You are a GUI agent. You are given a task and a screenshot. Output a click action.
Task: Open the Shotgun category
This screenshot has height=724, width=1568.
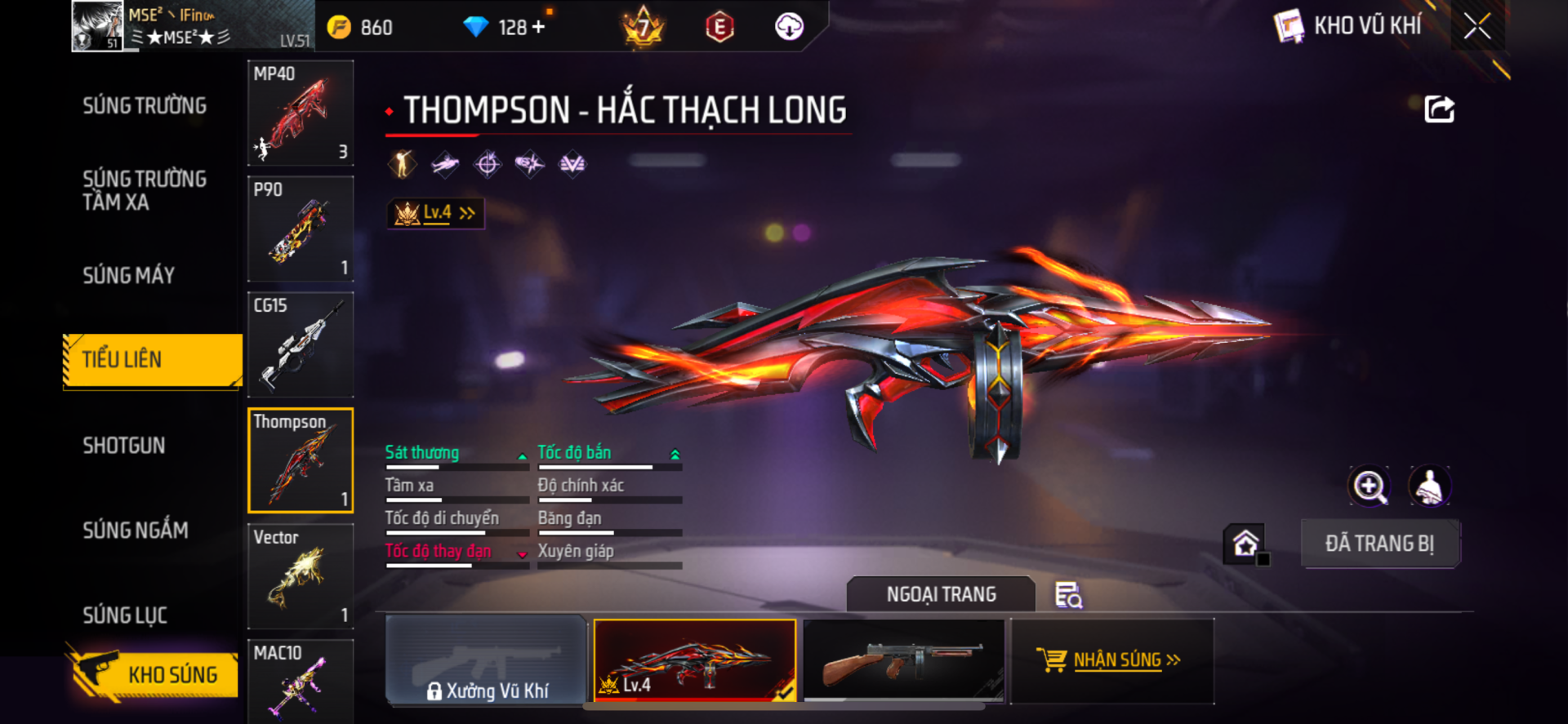tap(124, 446)
